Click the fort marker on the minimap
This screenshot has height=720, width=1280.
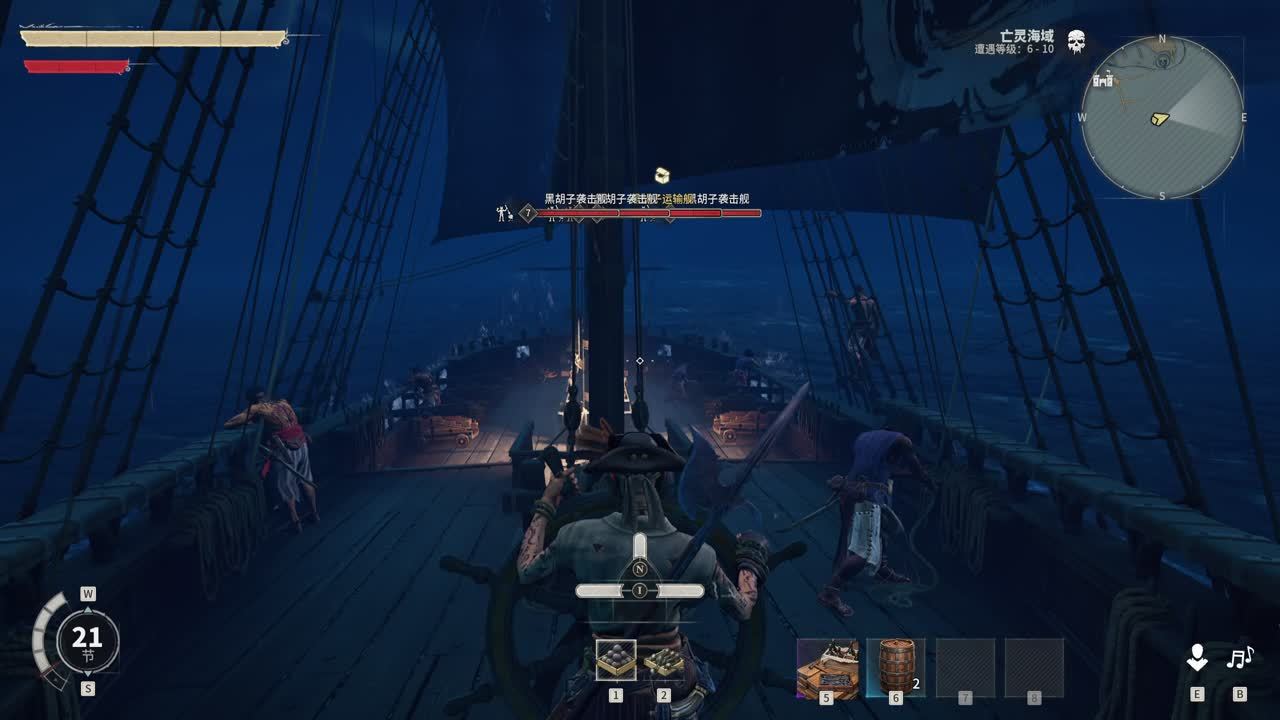[1104, 80]
